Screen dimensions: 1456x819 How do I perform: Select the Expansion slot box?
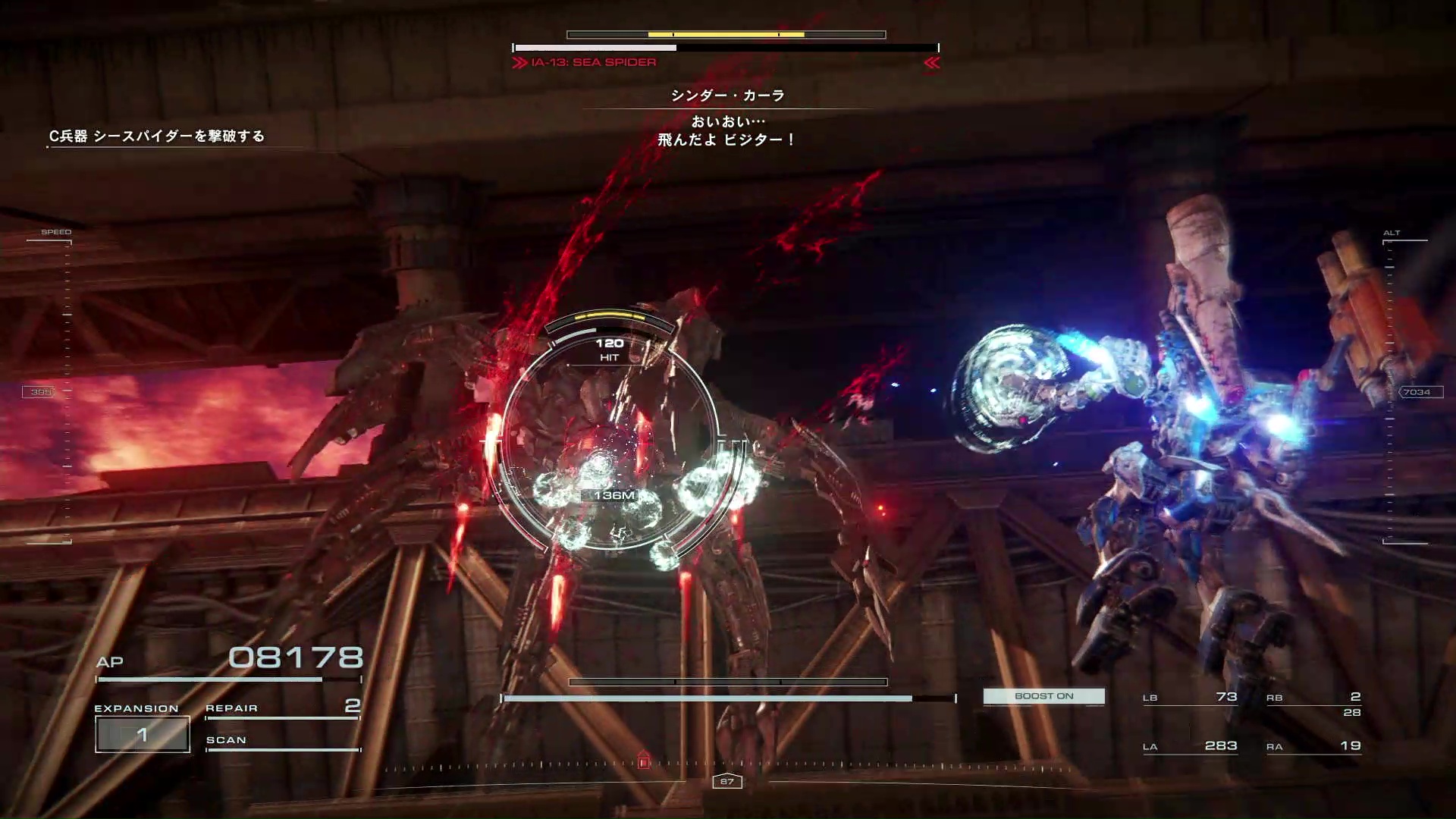click(x=143, y=734)
